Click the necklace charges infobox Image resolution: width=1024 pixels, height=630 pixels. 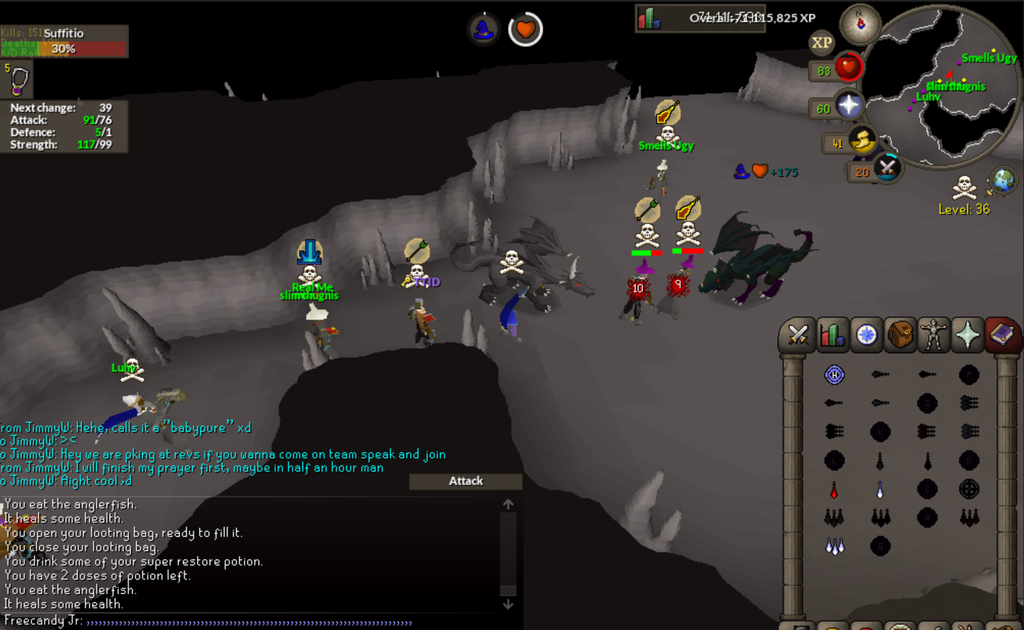(x=19, y=80)
